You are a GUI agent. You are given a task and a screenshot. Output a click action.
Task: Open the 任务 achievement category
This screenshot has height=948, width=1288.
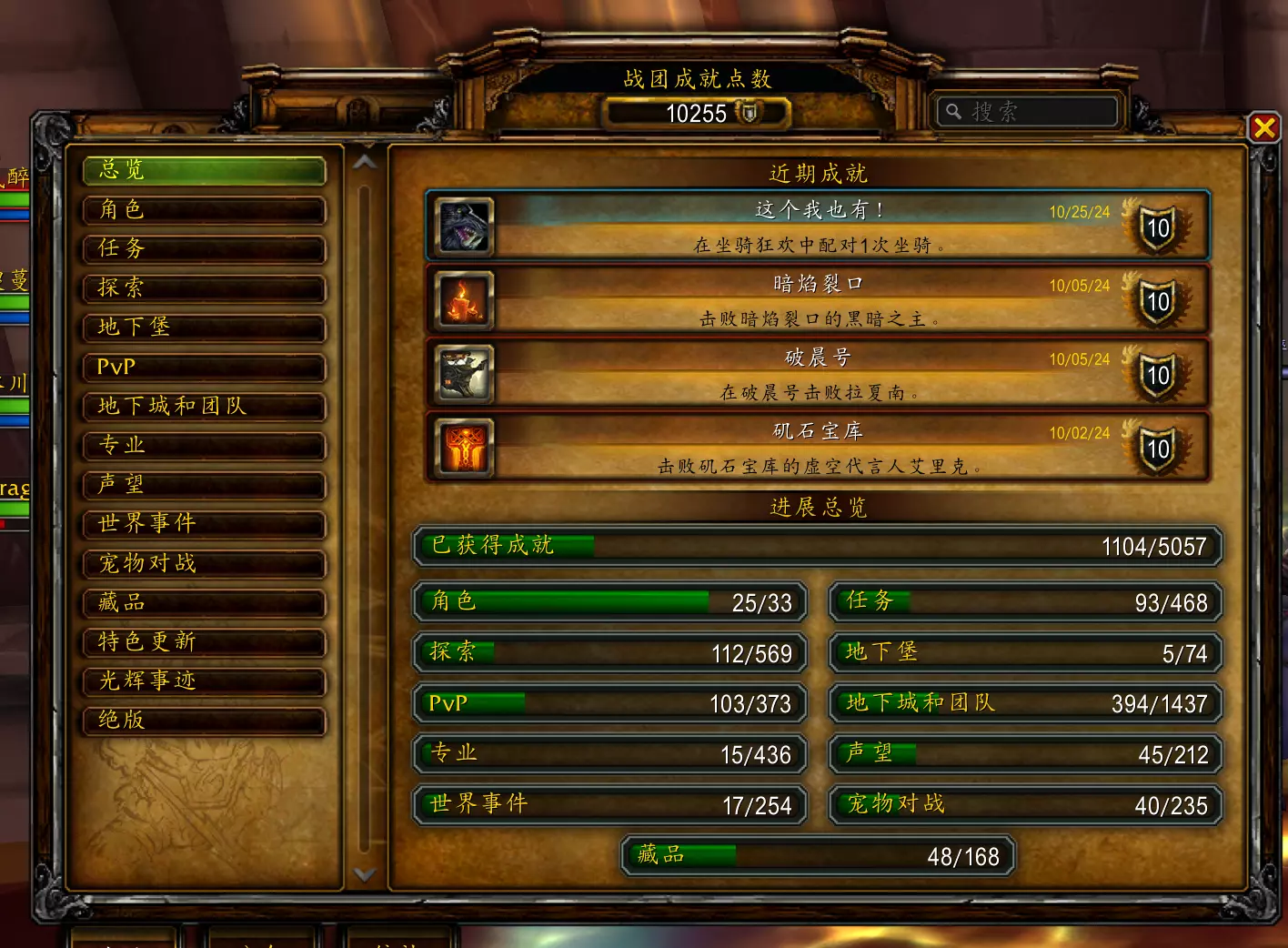[x=204, y=248]
